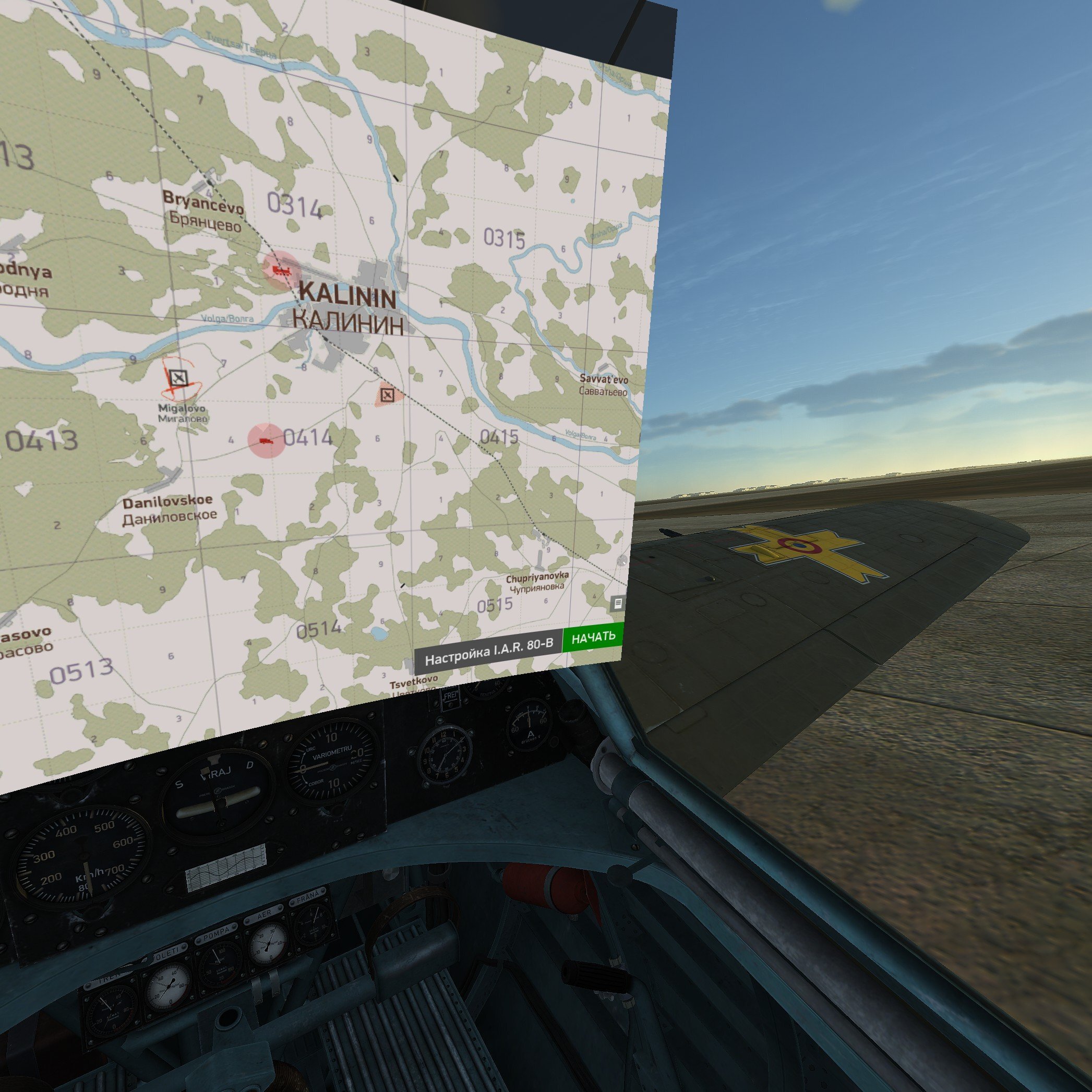
Task: Select the Migalovo airfield marker
Action: pyautogui.click(x=179, y=378)
